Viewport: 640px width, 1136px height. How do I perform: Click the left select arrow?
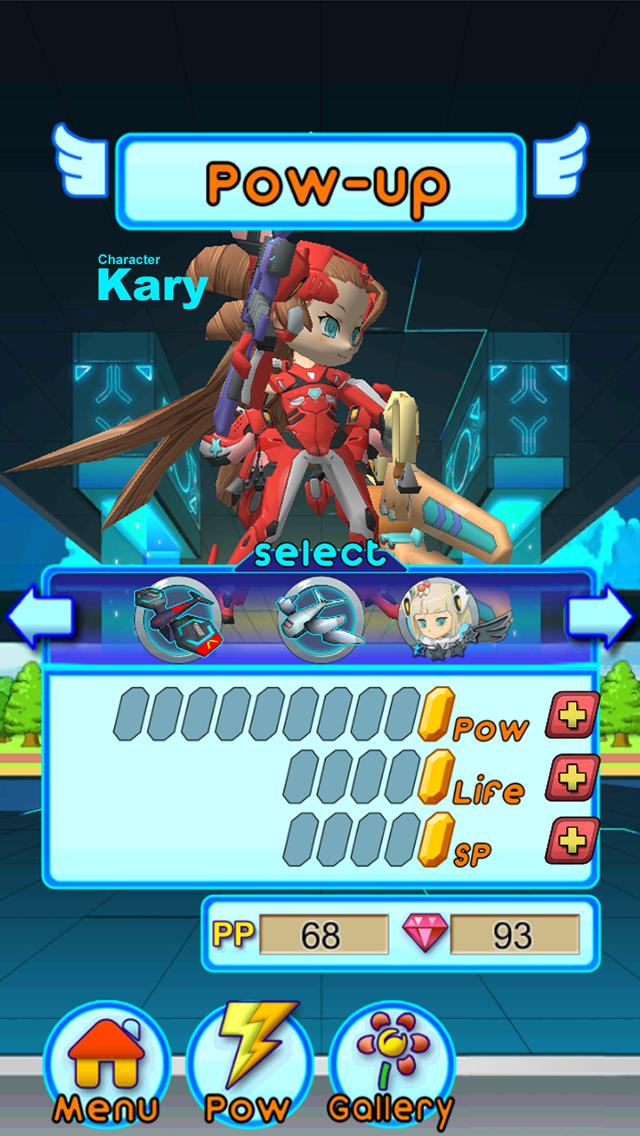(41, 619)
